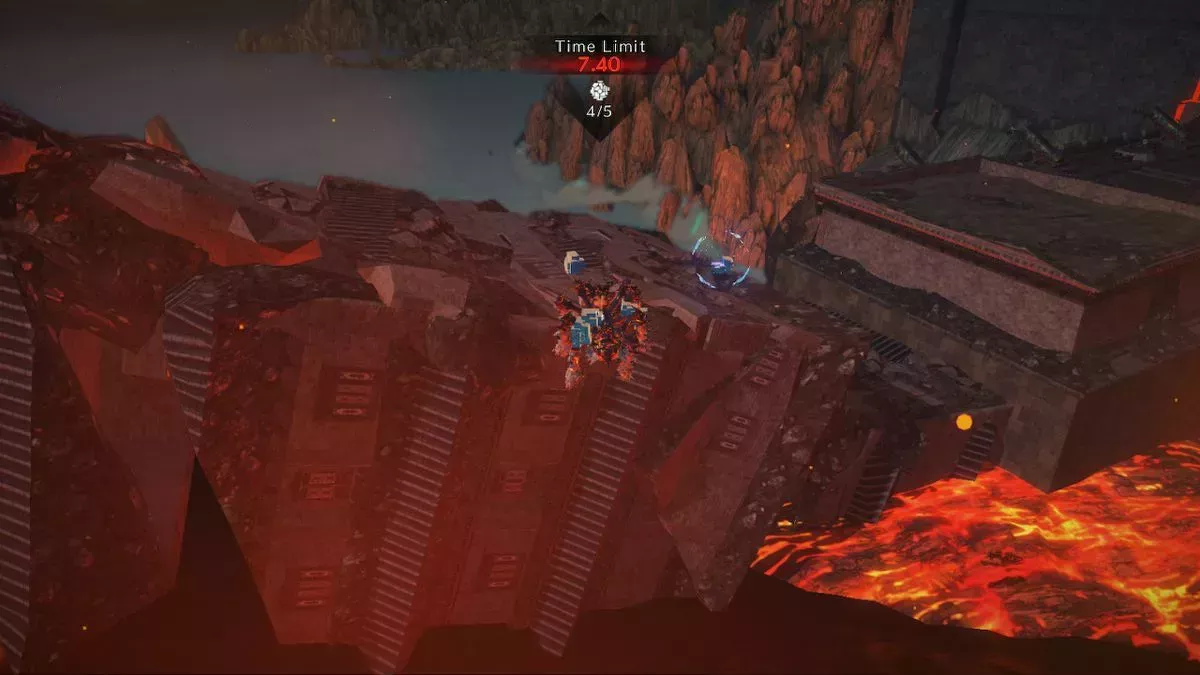Click the collectible objective tracker icon
The height and width of the screenshot is (675, 1200).
(599, 89)
